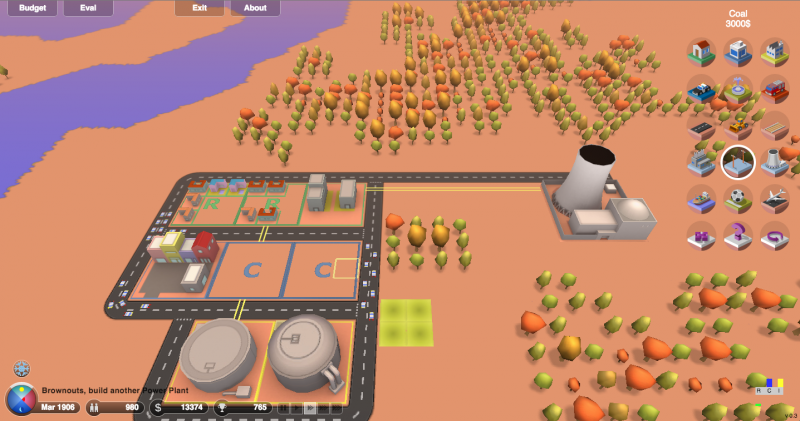Select the soccer ball stadium tool
Viewport: 800px width, 421px height.
pyautogui.click(x=738, y=199)
